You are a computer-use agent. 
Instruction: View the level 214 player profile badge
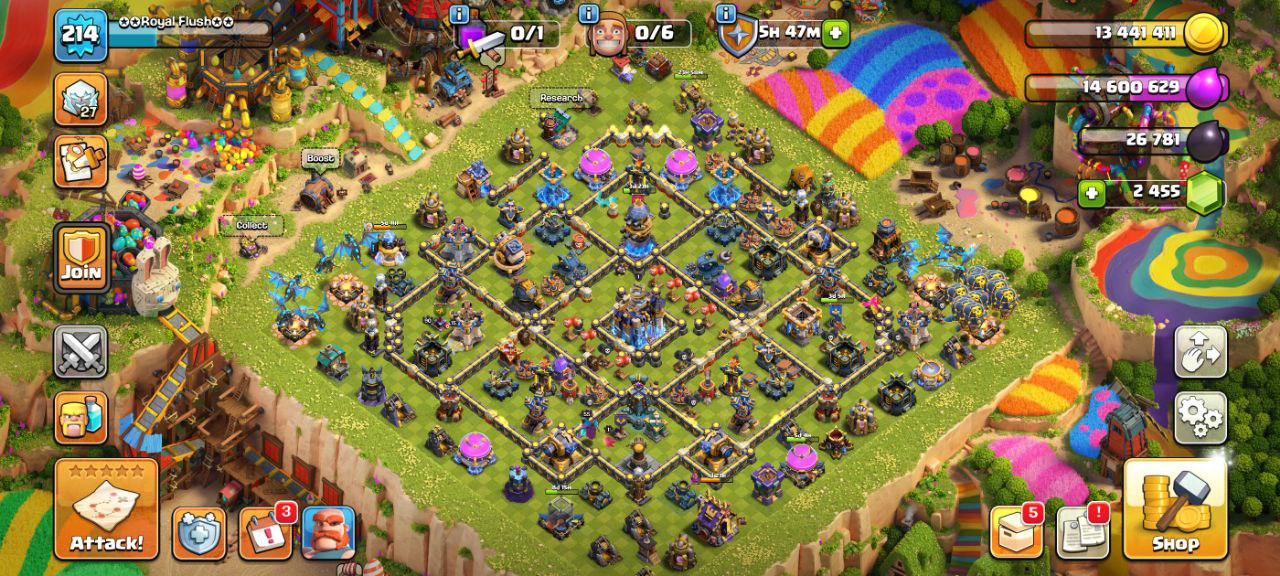80,35
